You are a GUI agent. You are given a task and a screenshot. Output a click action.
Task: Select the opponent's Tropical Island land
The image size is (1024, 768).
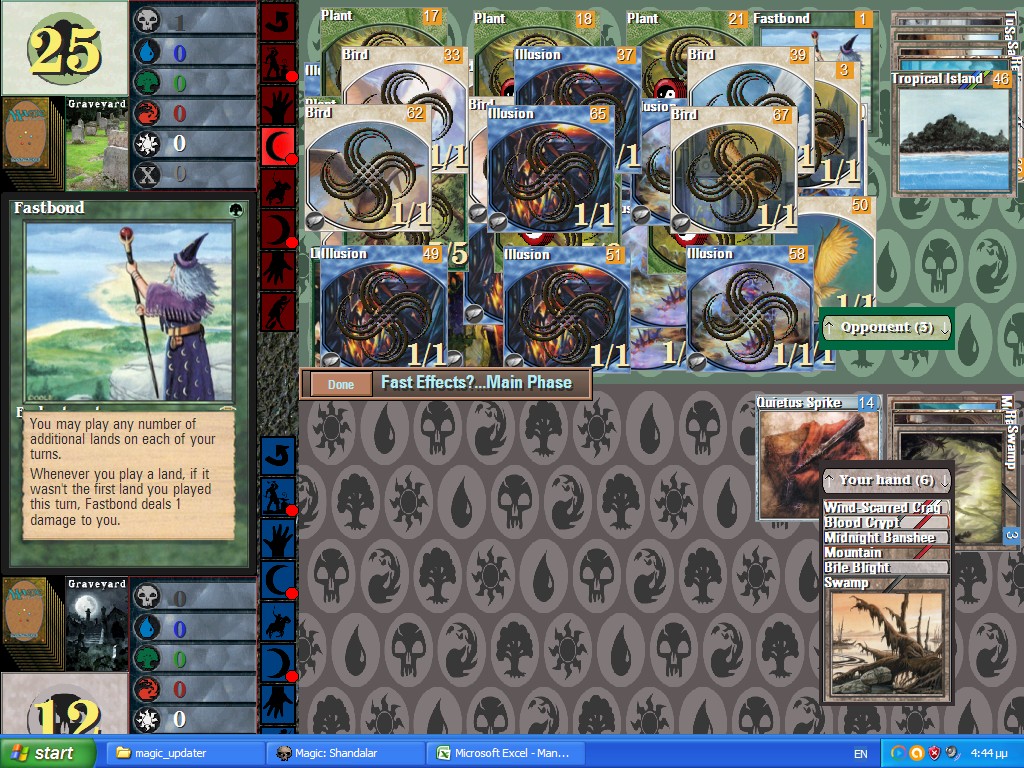tap(952, 135)
